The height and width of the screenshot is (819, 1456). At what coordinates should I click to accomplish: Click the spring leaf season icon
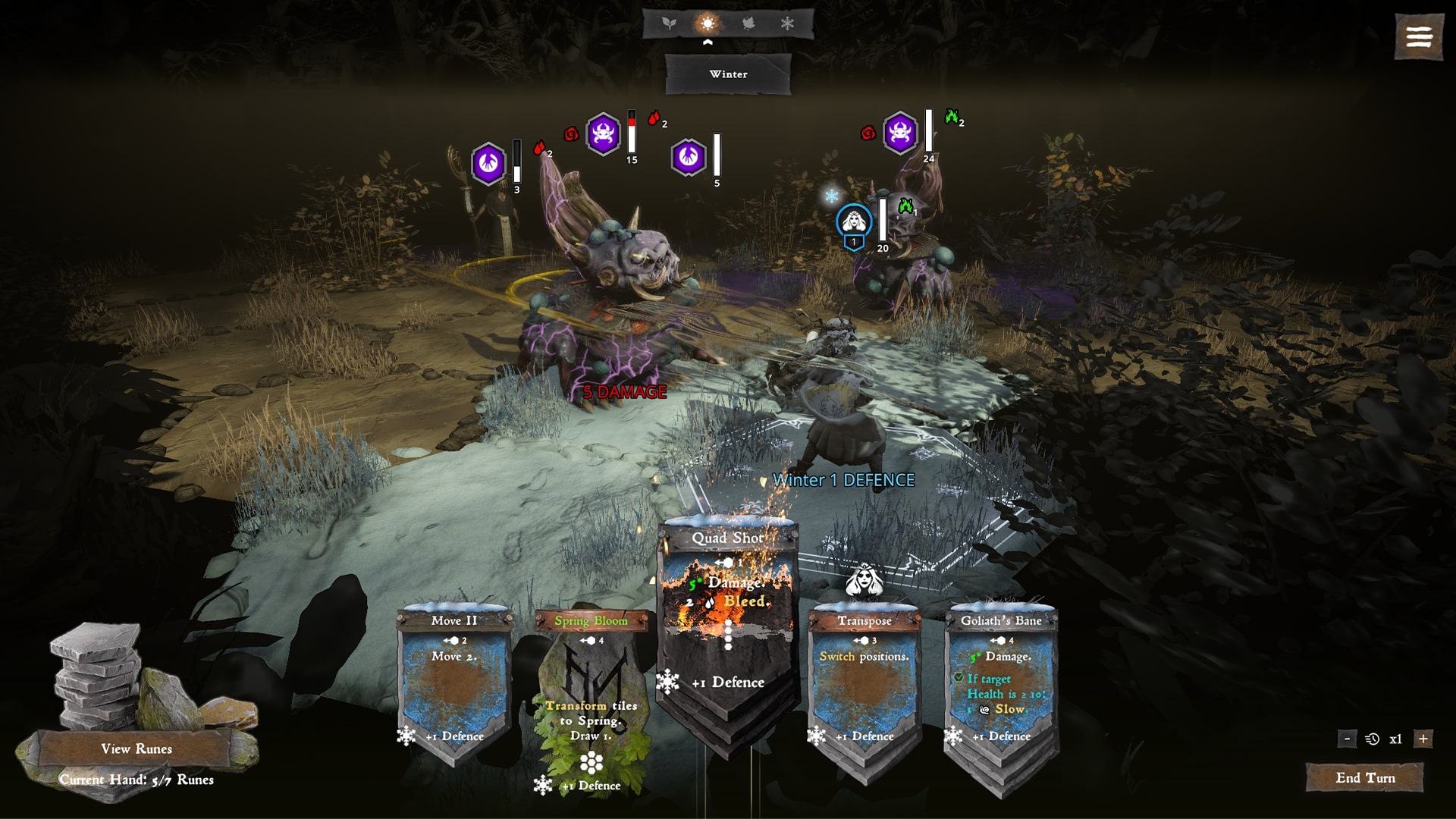pos(669,24)
